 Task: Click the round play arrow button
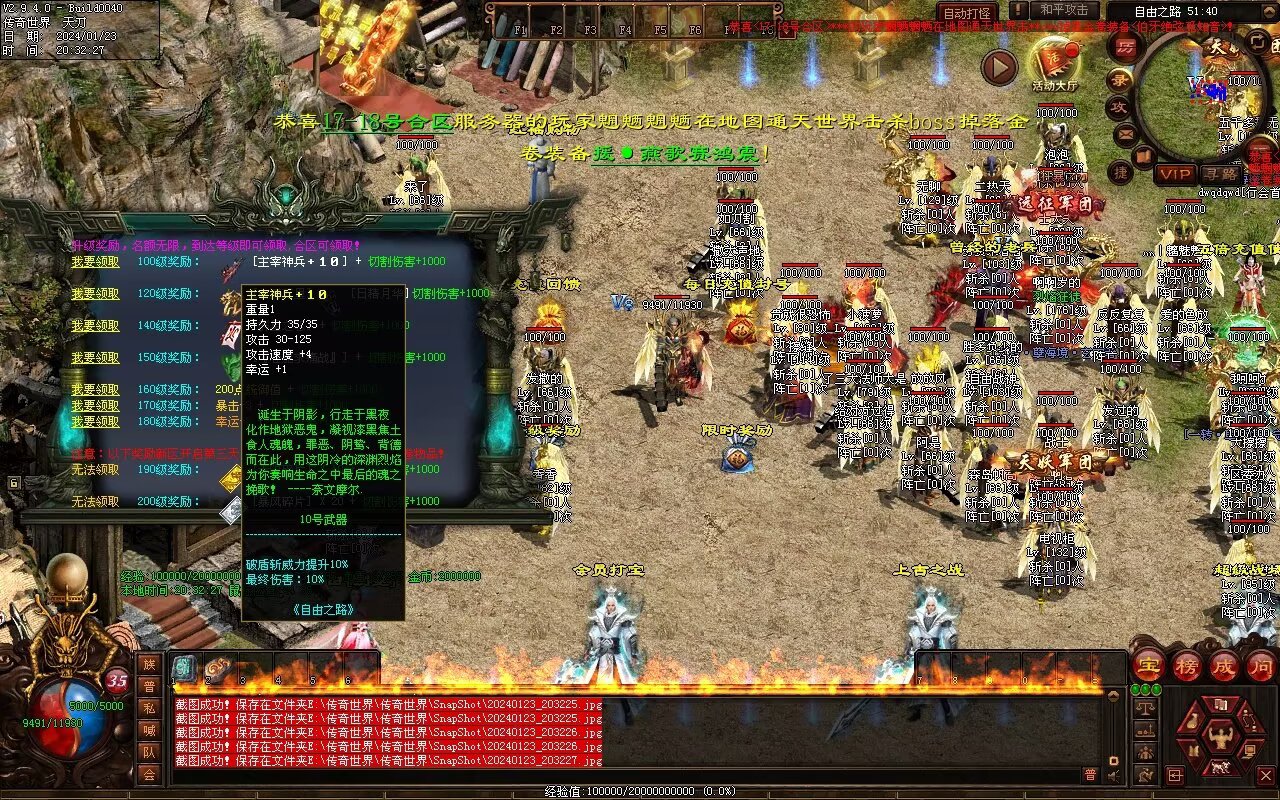point(998,67)
